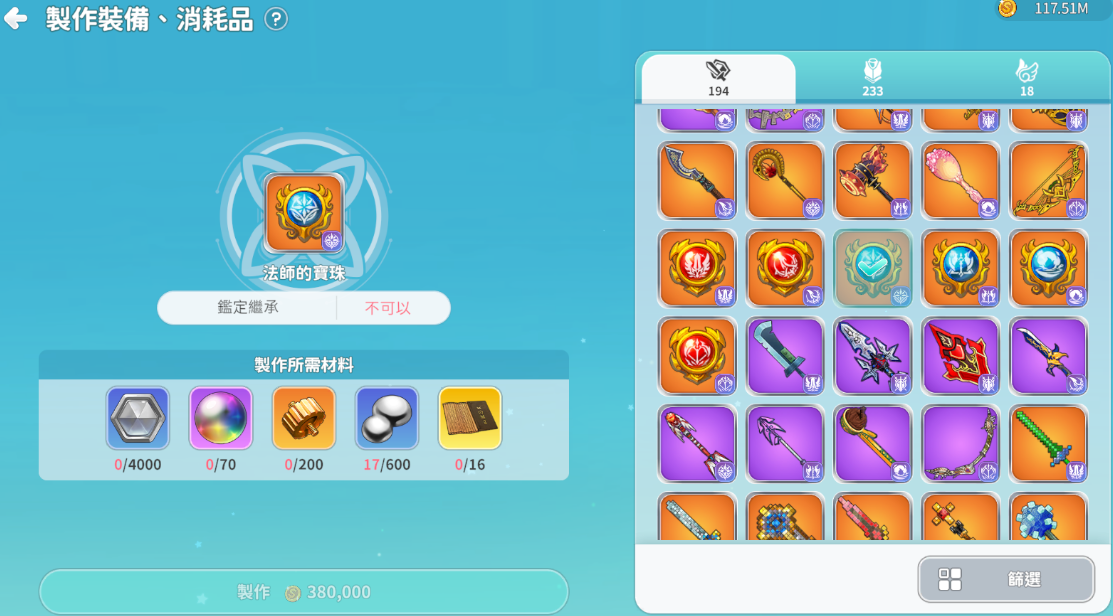Viewport: 1113px width, 616px height.
Task: Open the question mark help button
Action: [x=276, y=19]
